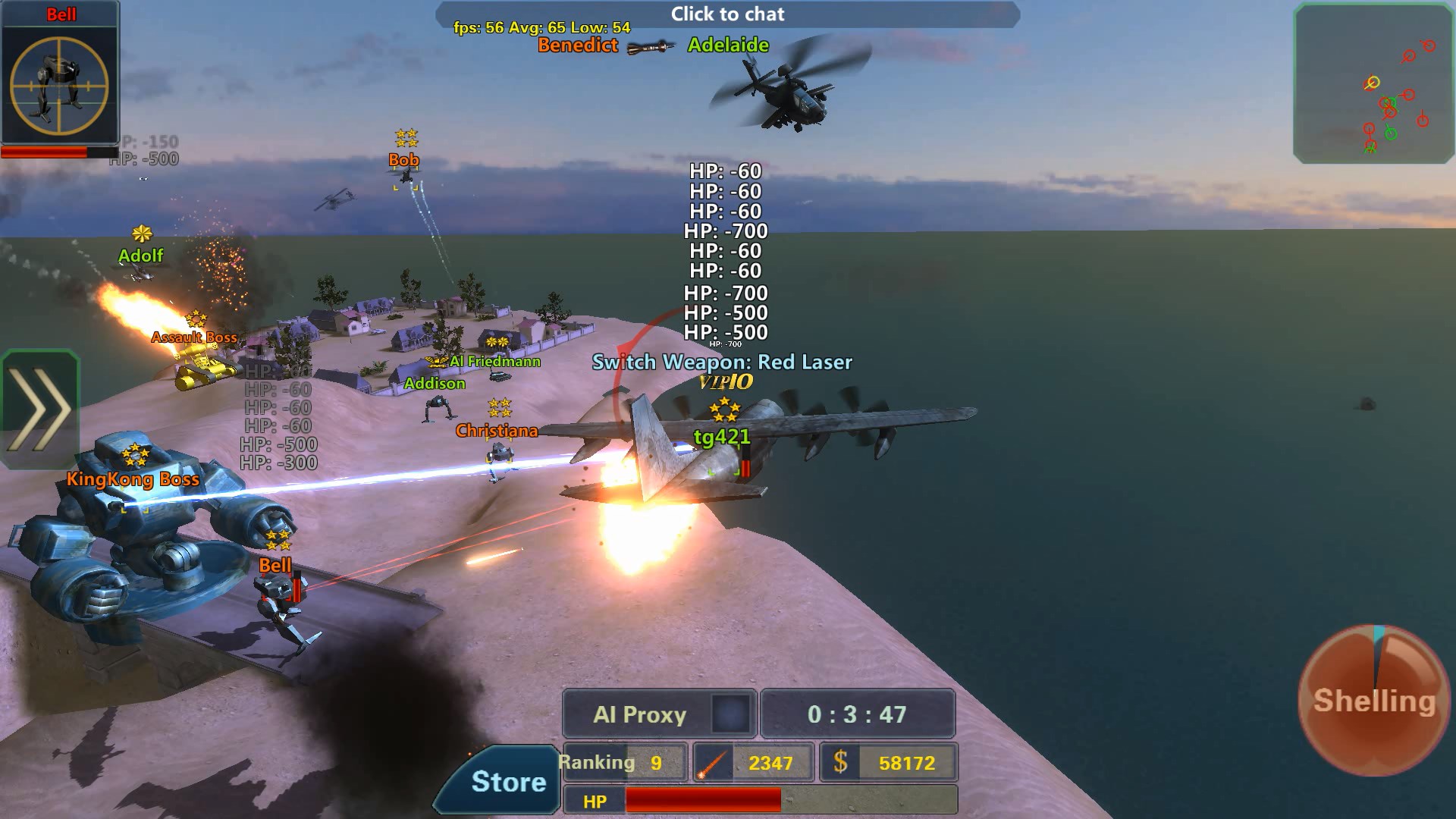This screenshot has width=1456, height=819.
Task: Toggle the AI Proxy checkbox
Action: coord(730,713)
